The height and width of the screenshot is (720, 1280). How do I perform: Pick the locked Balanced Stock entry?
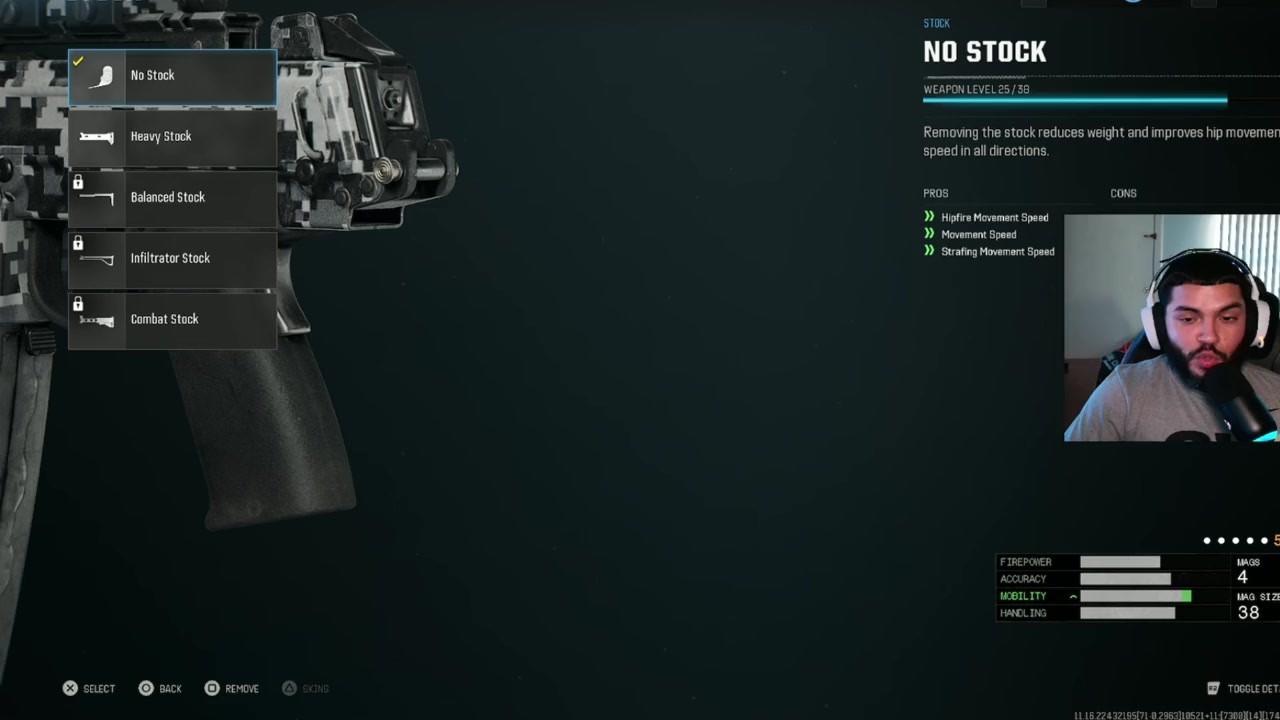pos(172,198)
